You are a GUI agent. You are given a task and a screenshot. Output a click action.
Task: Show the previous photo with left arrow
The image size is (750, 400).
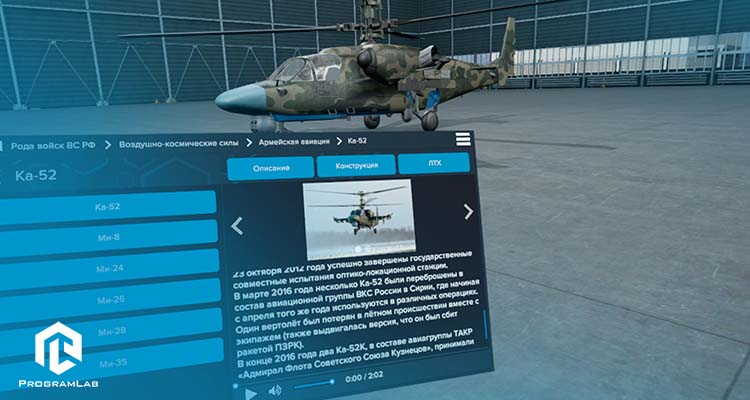pos(237,226)
